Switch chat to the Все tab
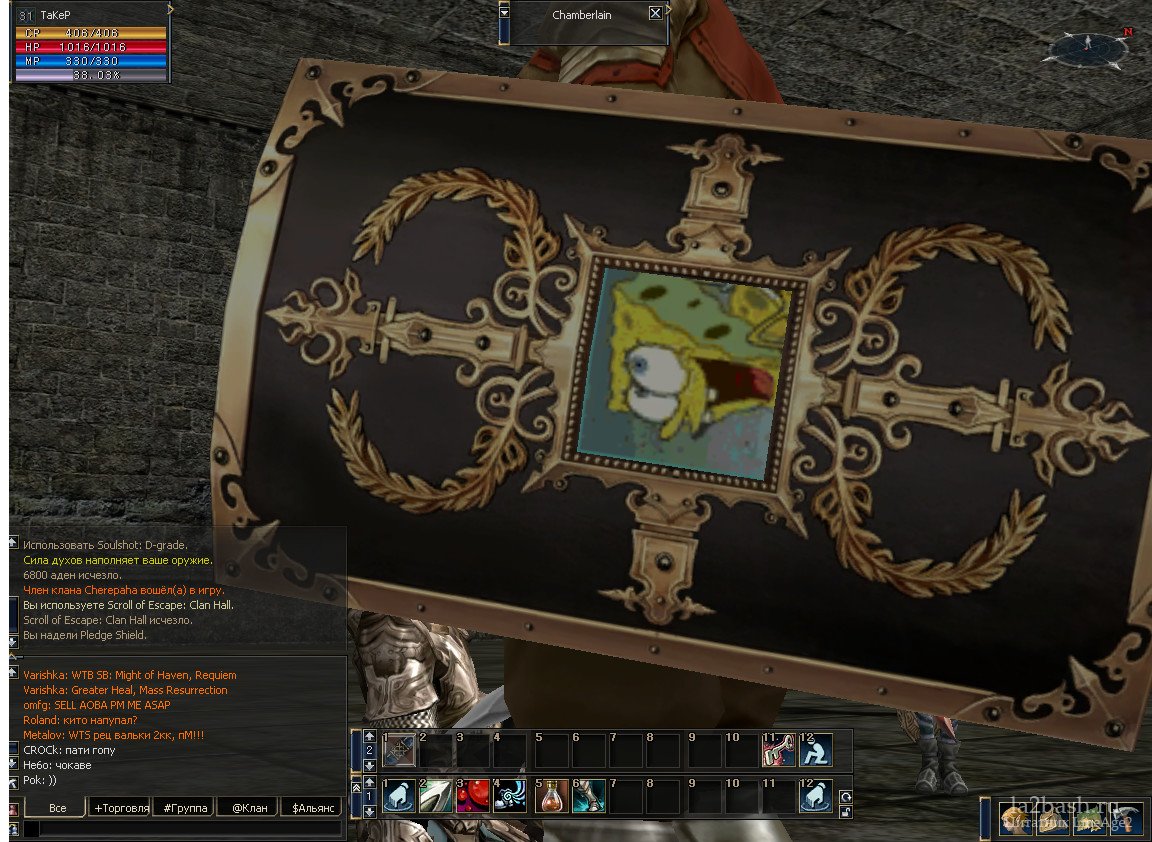Image resolution: width=1152 pixels, height=842 pixels. pyautogui.click(x=58, y=807)
